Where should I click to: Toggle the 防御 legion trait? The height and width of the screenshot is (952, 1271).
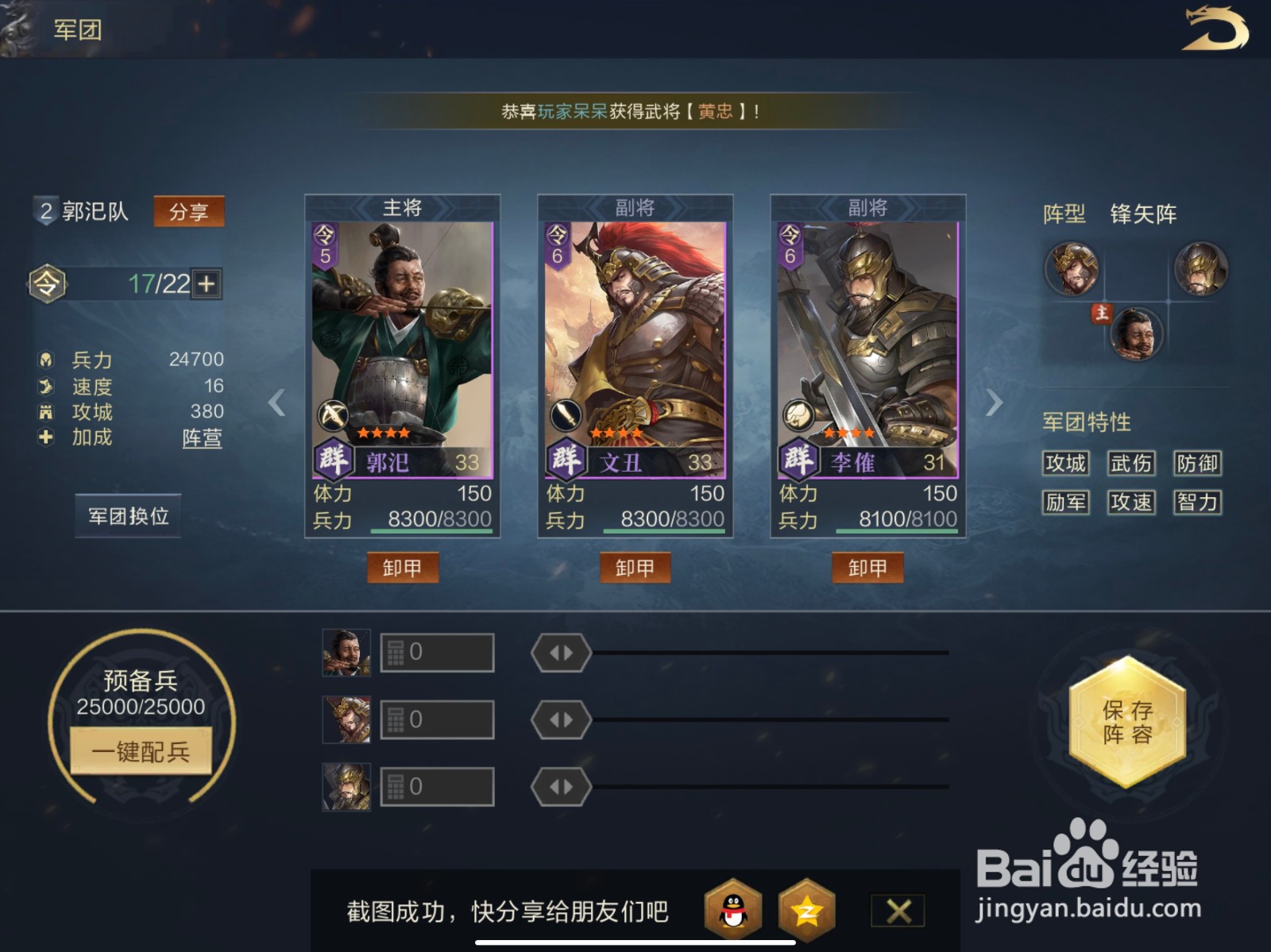click(x=1198, y=464)
